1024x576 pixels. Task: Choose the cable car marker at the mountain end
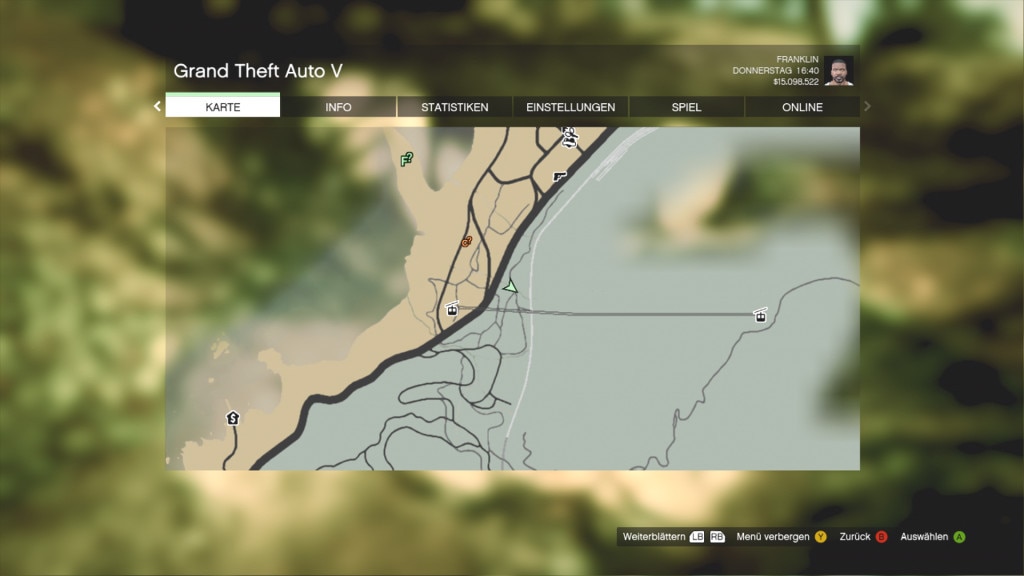pos(761,316)
